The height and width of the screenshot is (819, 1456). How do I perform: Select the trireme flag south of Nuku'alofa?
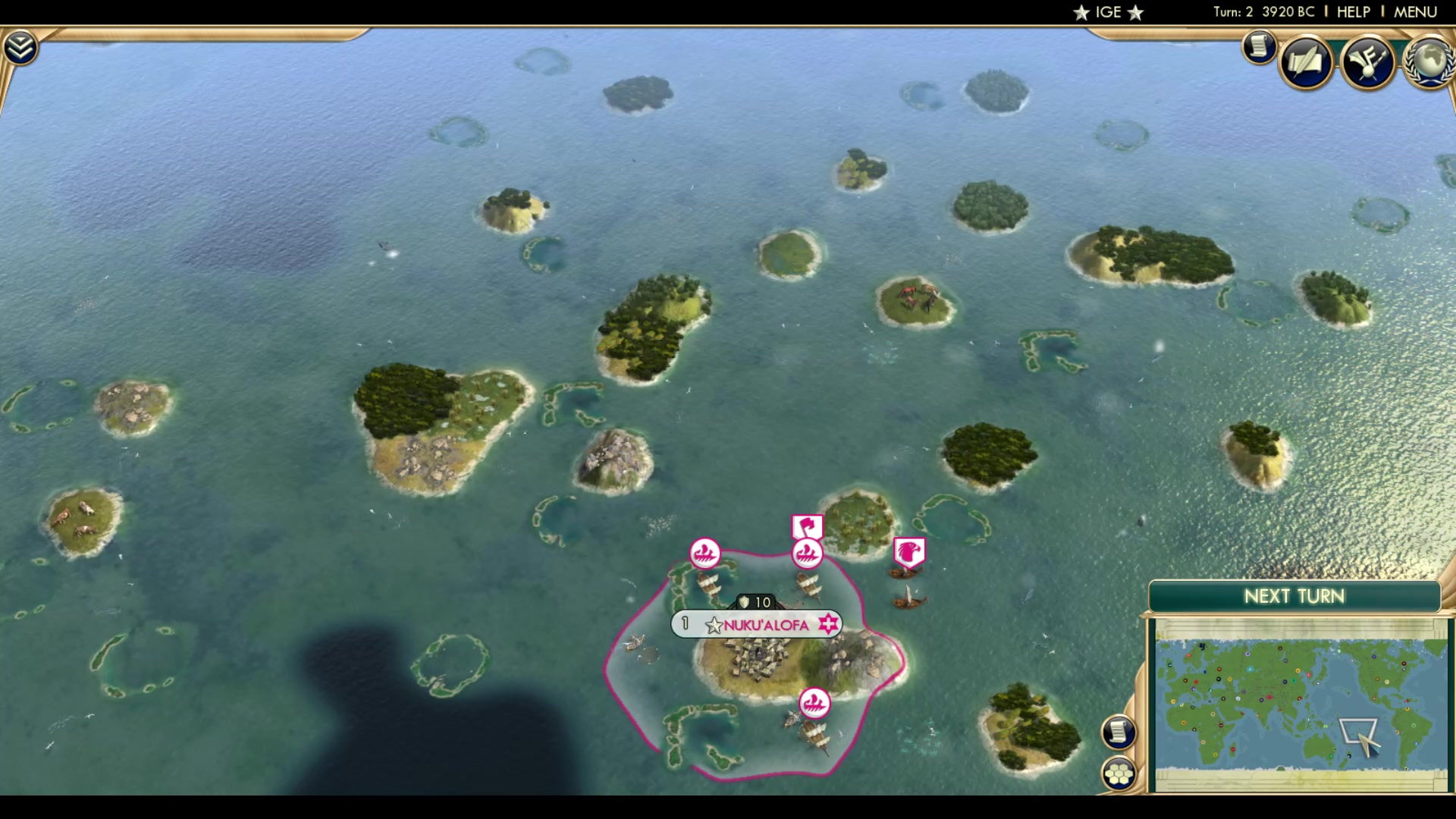815,701
